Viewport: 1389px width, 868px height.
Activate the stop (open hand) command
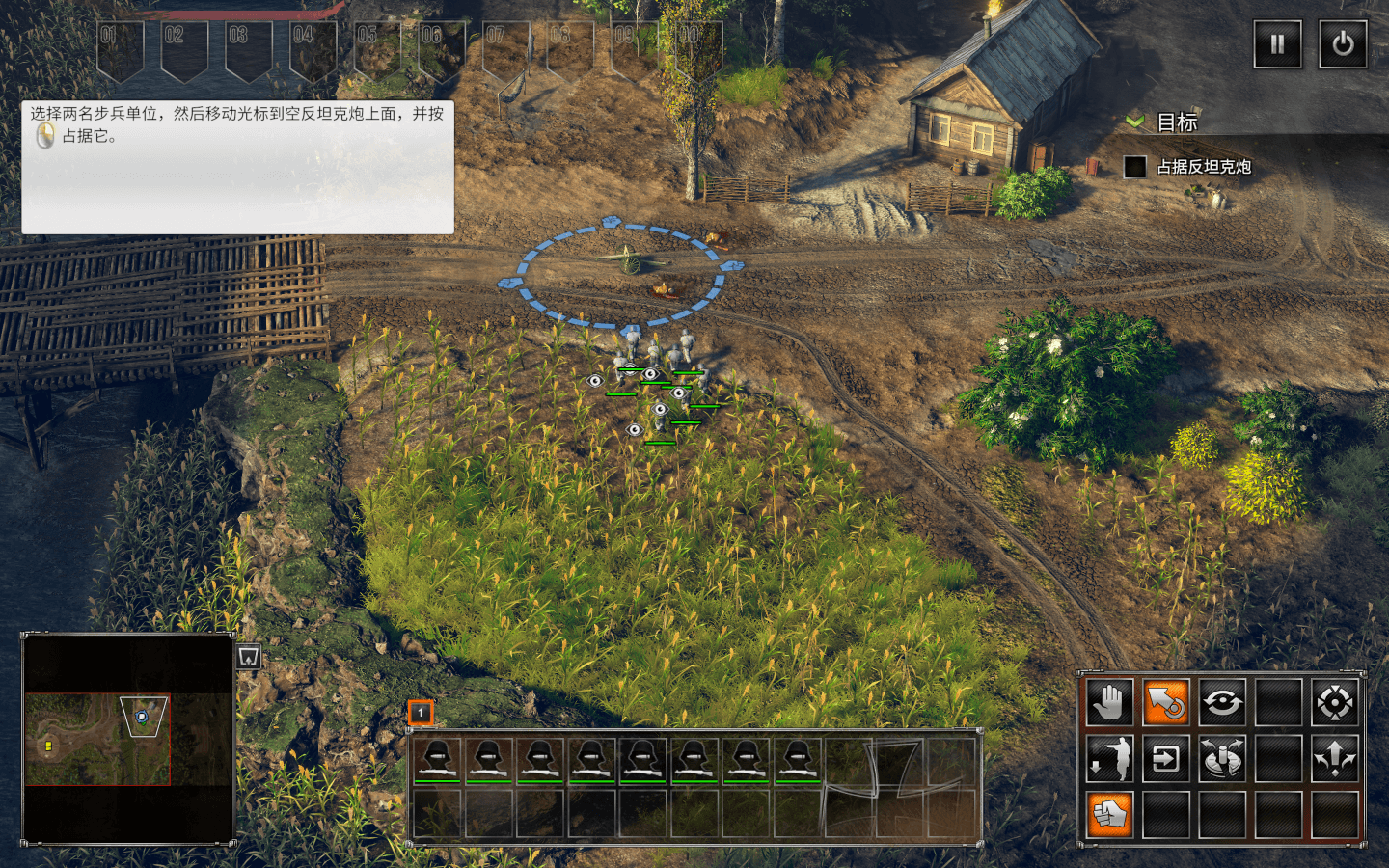pos(1109,702)
